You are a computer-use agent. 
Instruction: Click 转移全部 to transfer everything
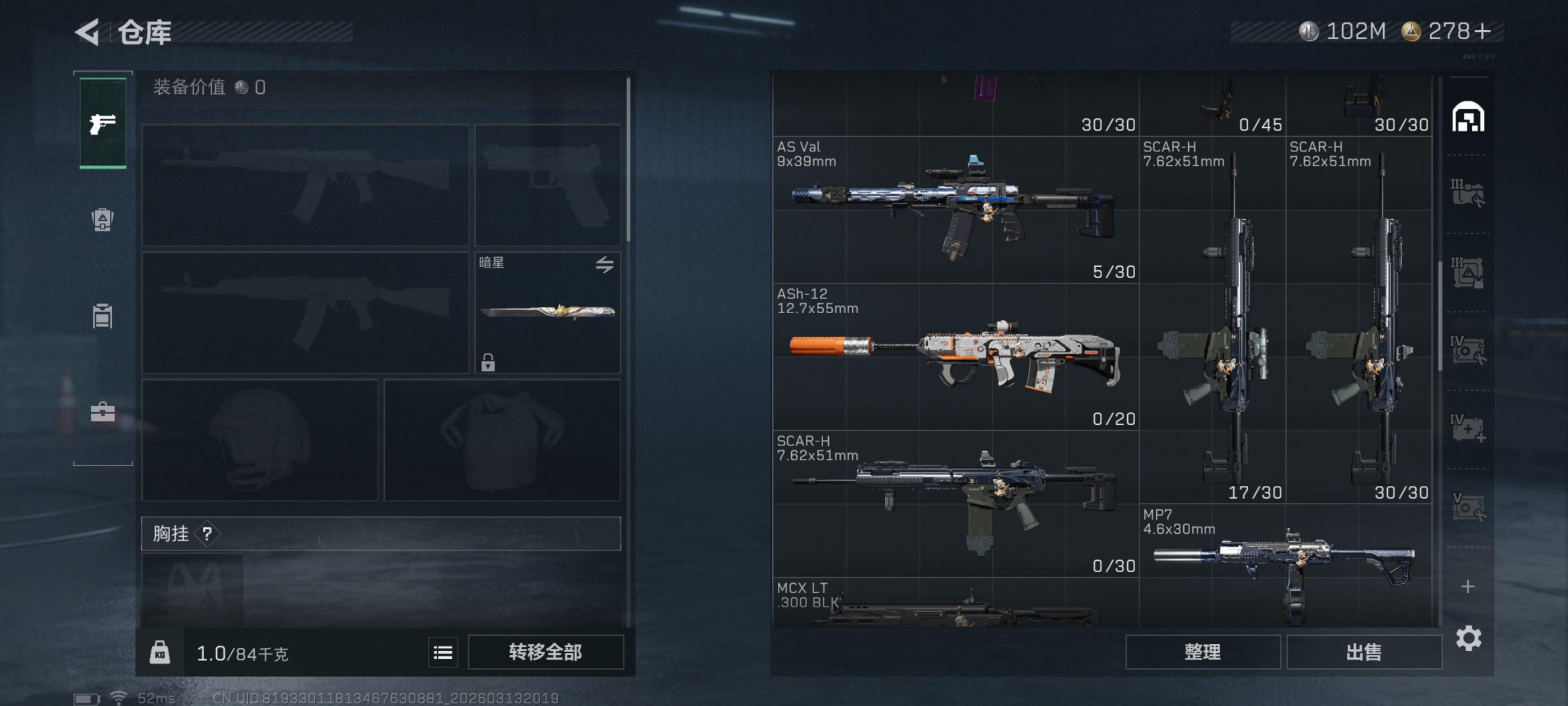545,652
